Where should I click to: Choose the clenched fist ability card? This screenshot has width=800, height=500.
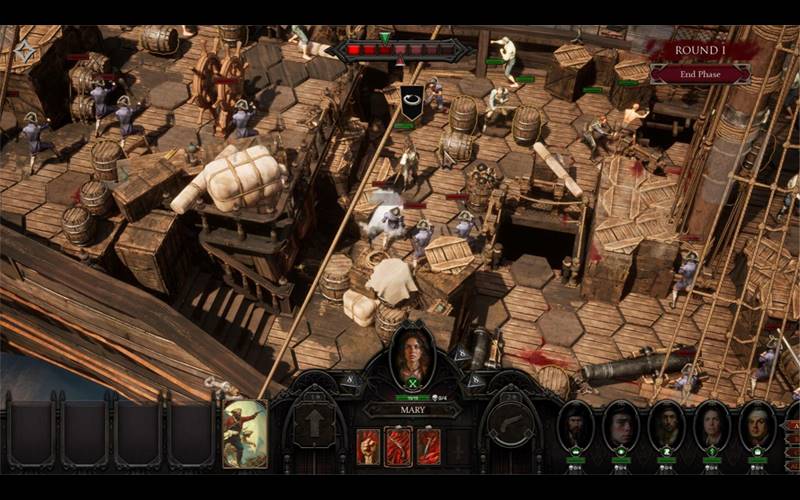368,446
